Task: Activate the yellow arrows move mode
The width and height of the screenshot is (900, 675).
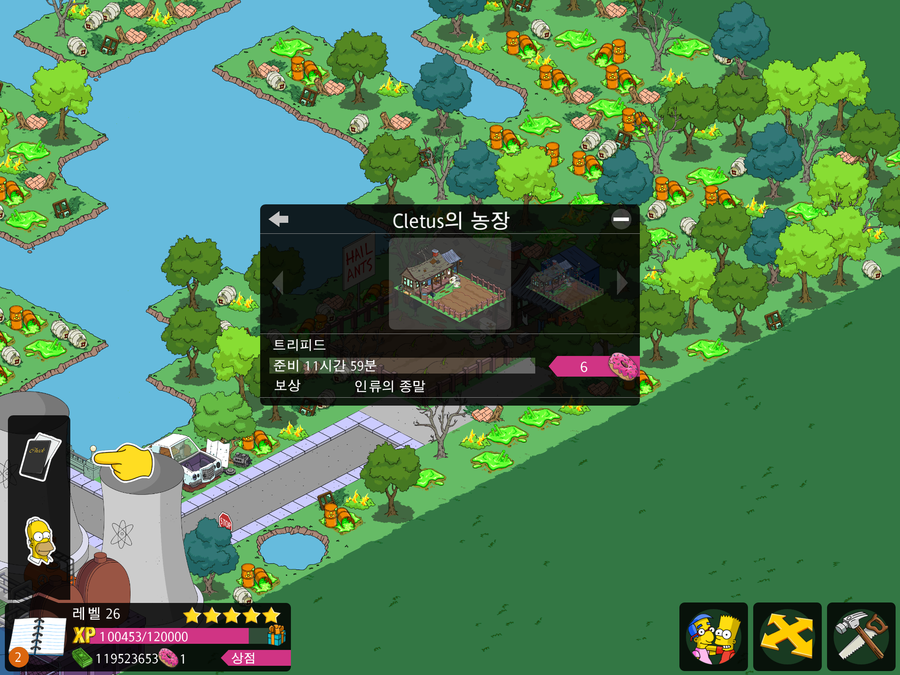Action: point(787,636)
